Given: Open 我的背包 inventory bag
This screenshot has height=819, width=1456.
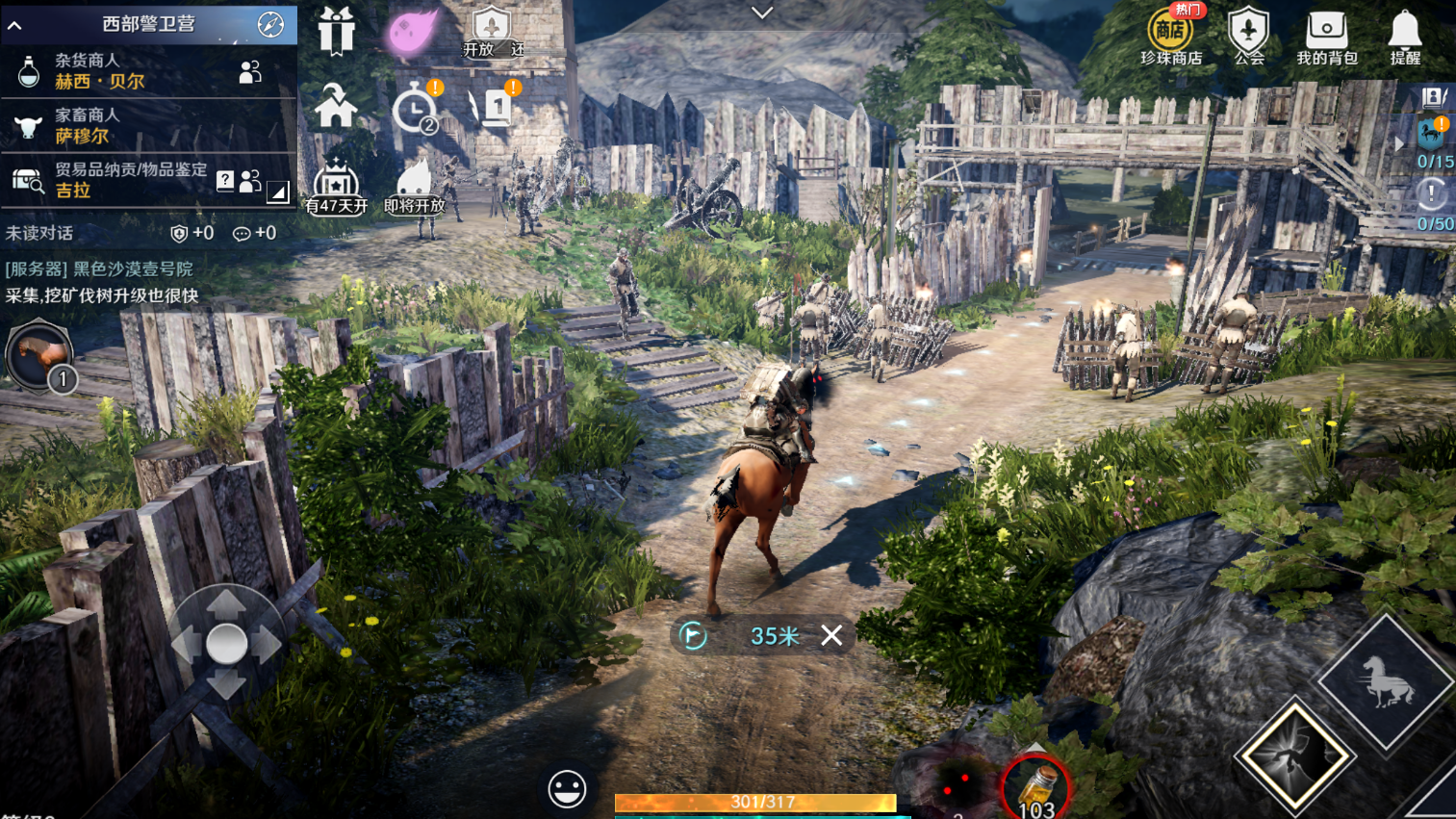Looking at the screenshot, I should (1326, 37).
